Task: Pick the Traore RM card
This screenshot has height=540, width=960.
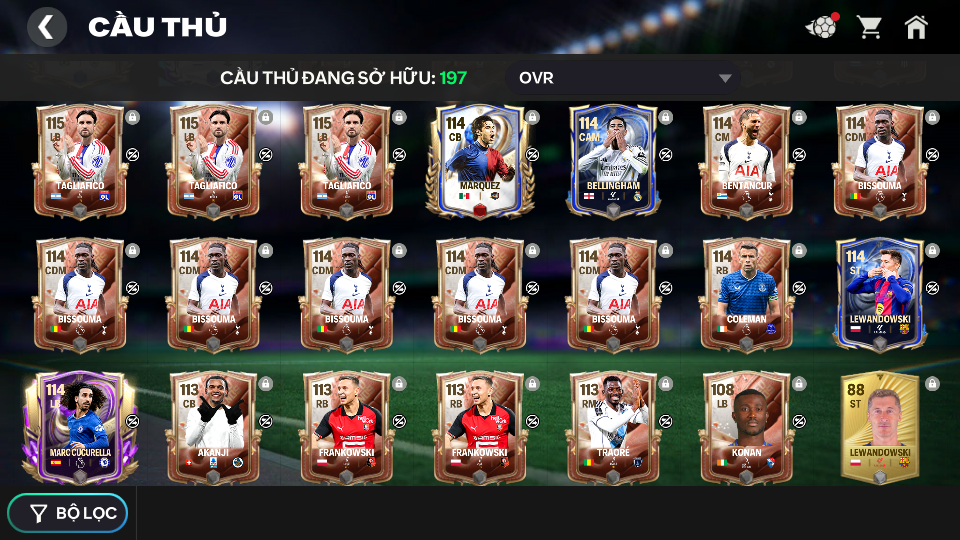Action: click(612, 427)
